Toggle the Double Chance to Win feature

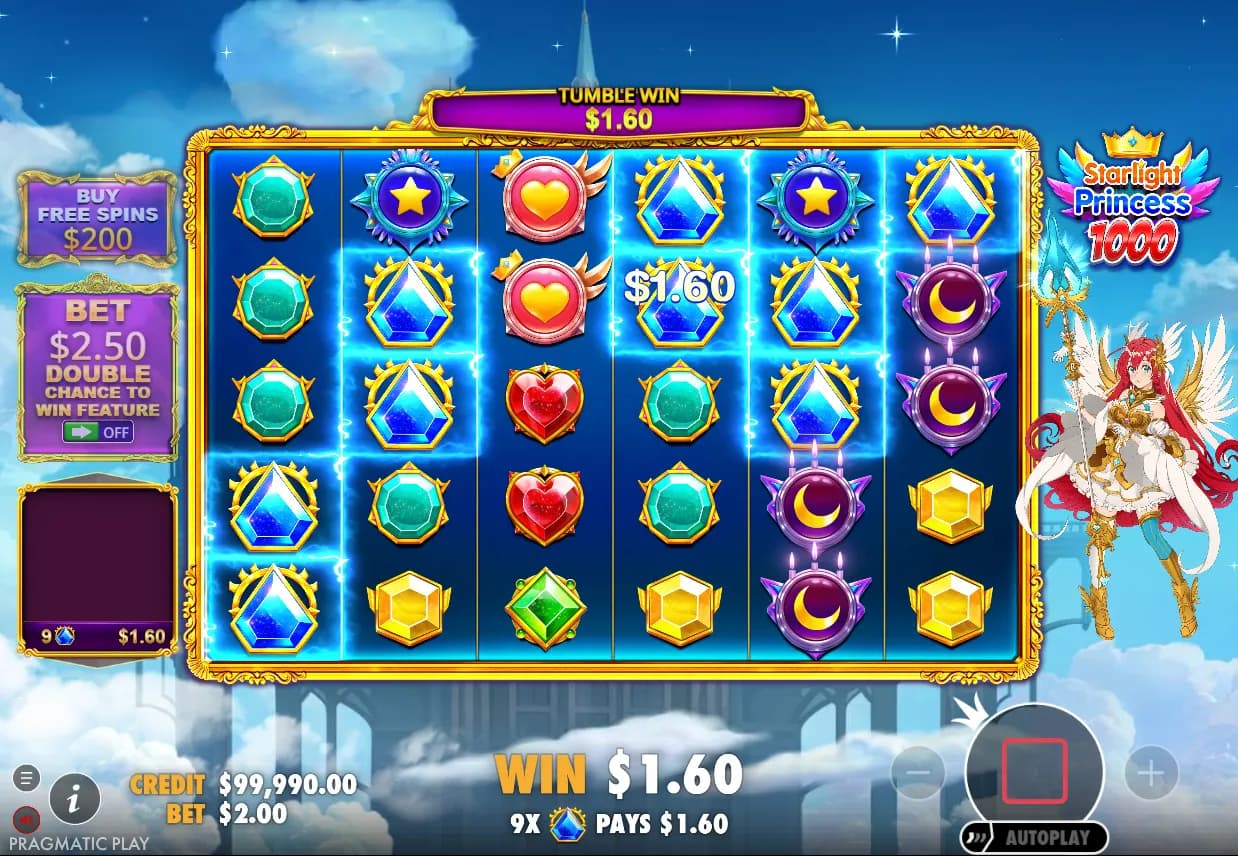(x=98, y=432)
